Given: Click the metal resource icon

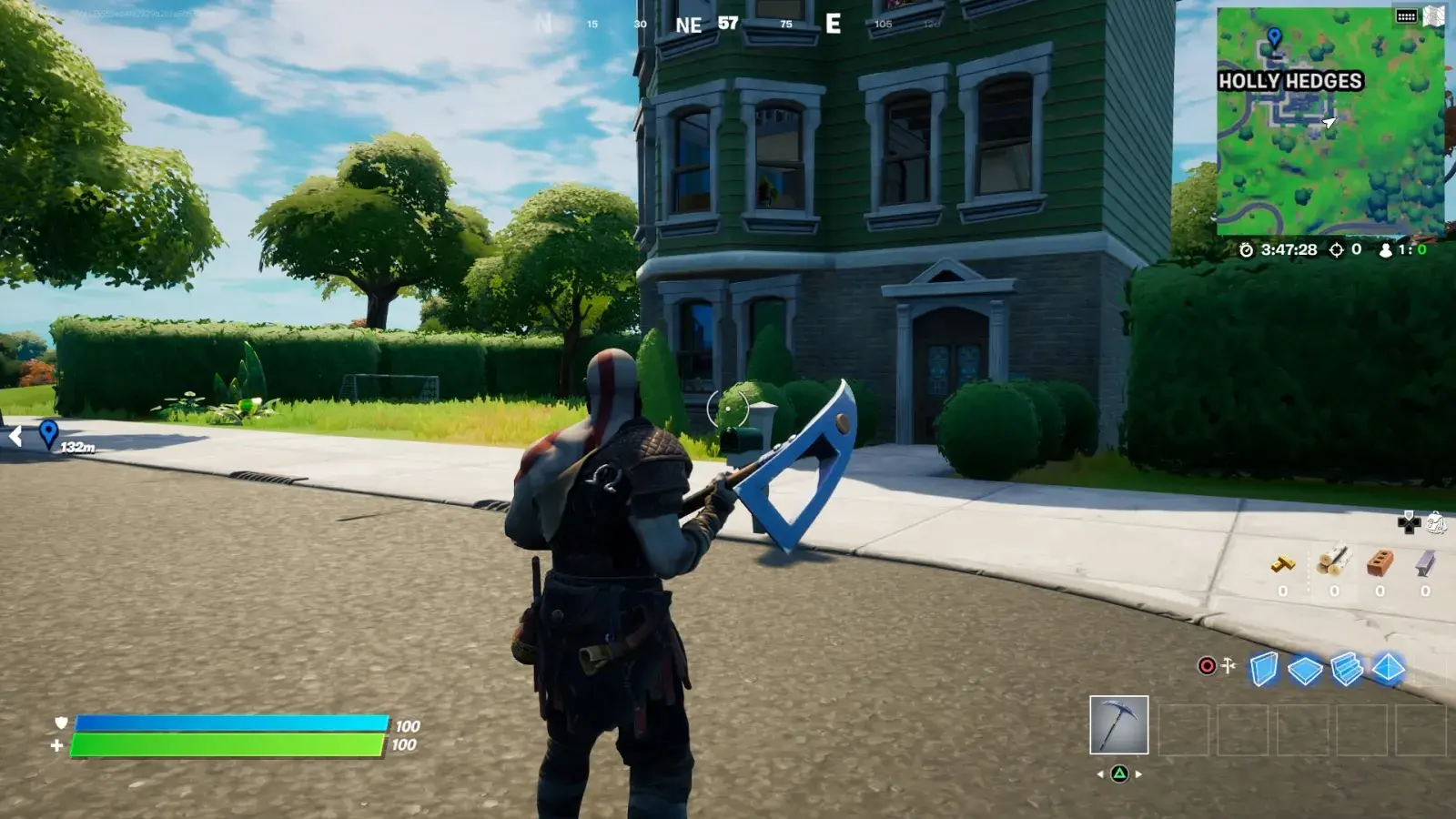Looking at the screenshot, I should coord(1425,563).
